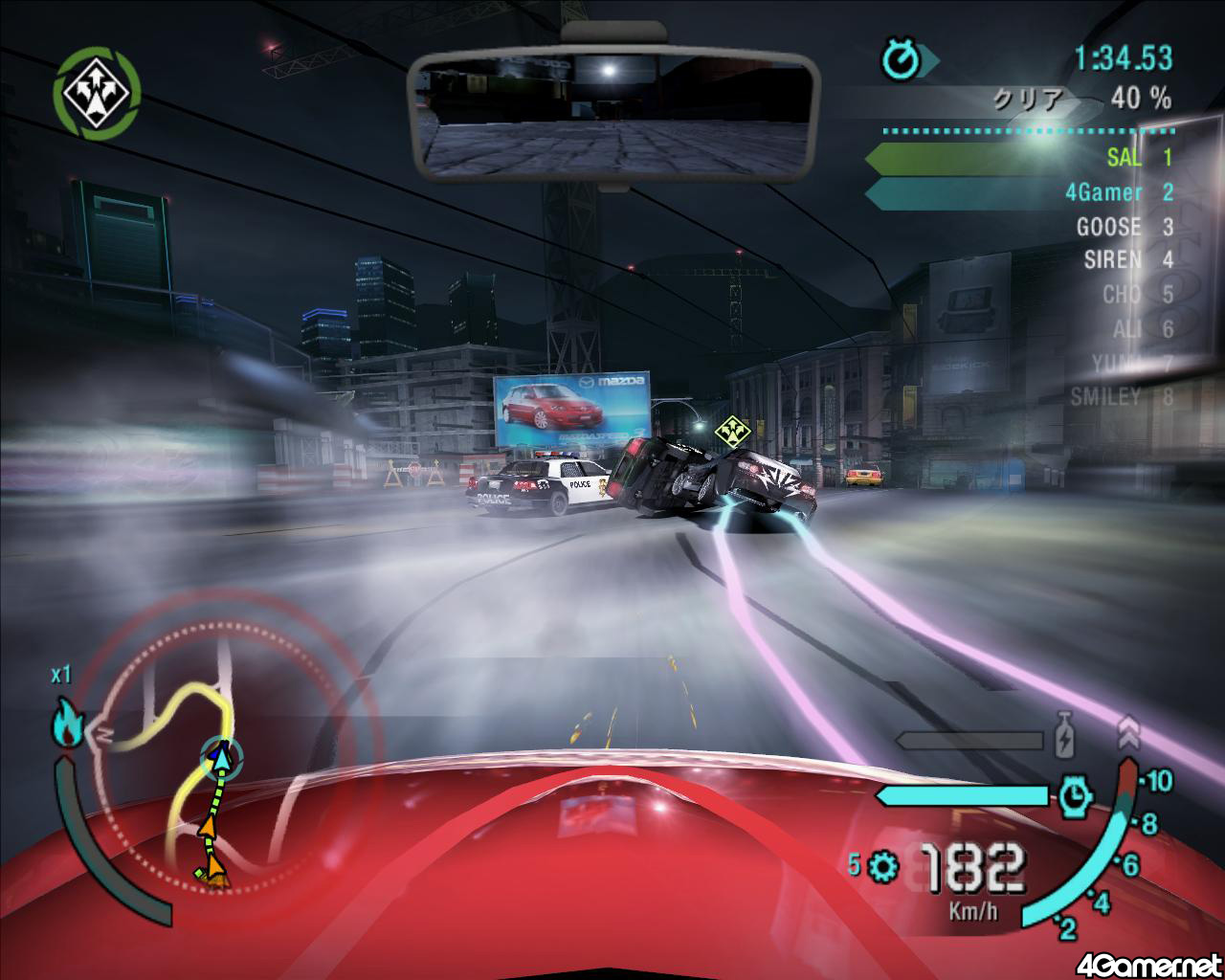Viewport: 1225px width, 980px height.
Task: Click the crew marker above the black car
Action: pyautogui.click(x=732, y=430)
